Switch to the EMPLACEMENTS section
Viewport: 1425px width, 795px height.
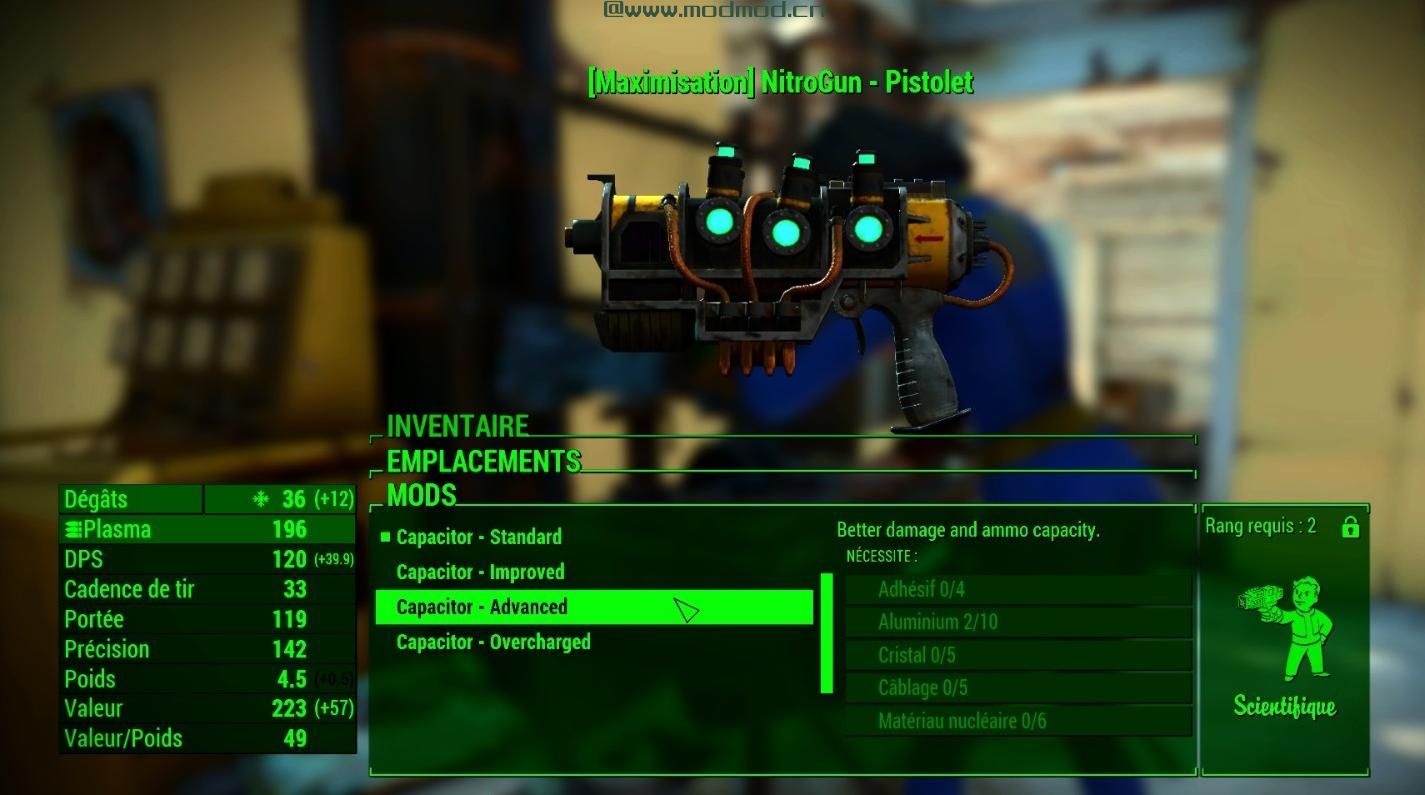click(483, 461)
